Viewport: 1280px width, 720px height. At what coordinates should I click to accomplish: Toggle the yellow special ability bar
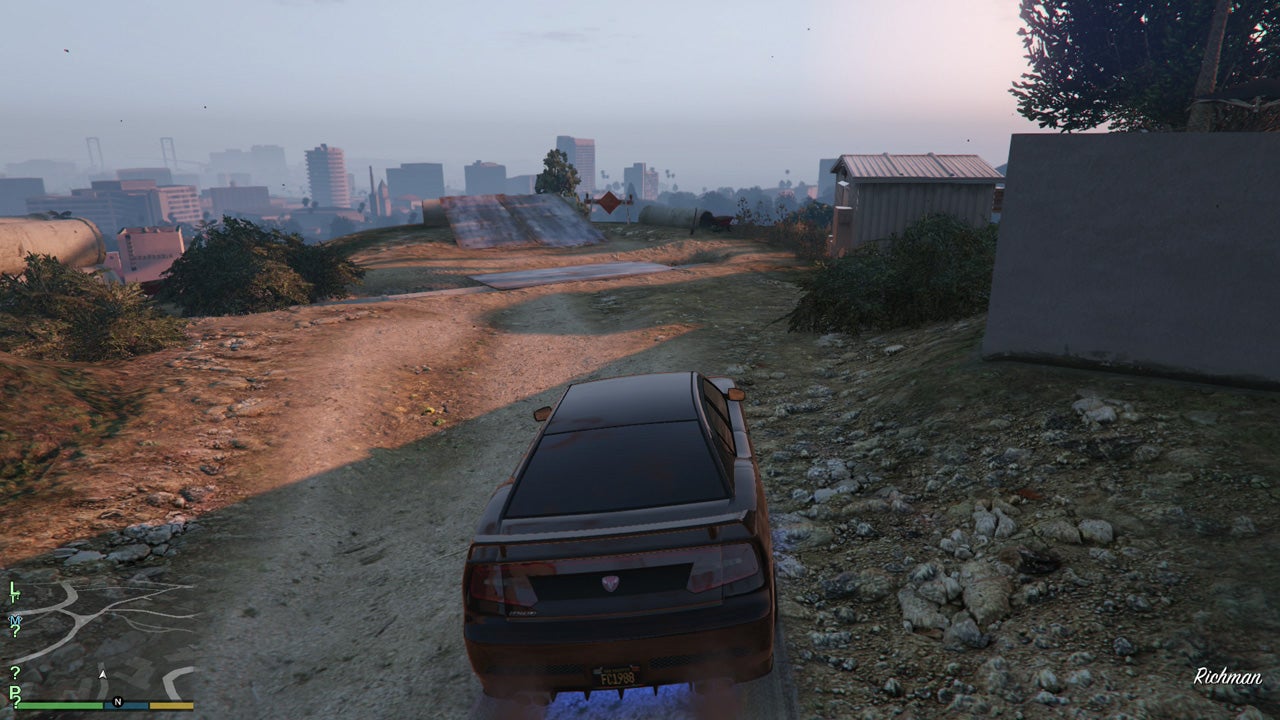click(x=172, y=704)
